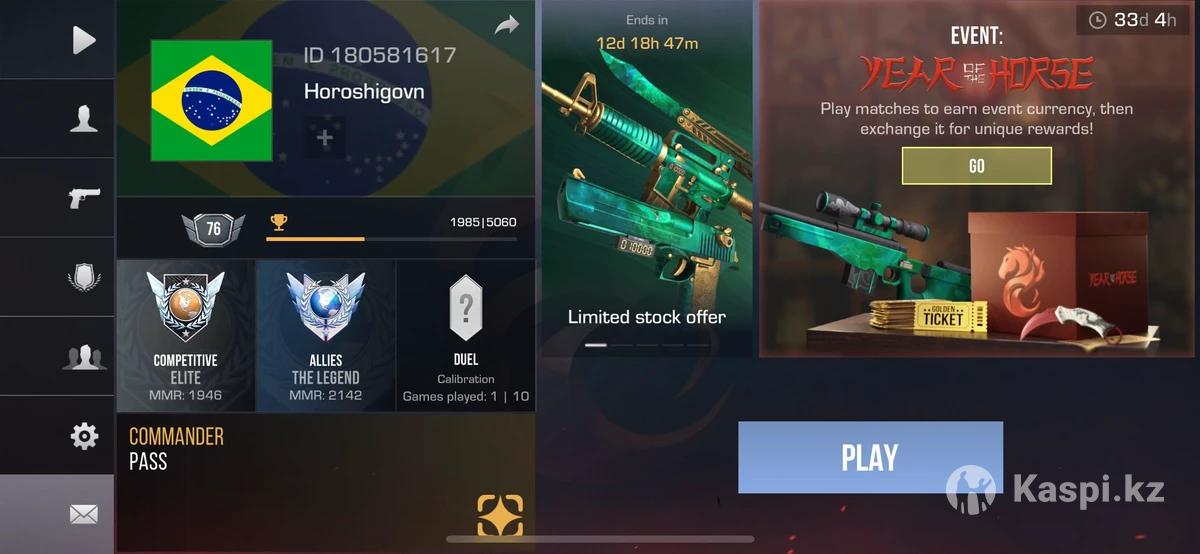The image size is (1200, 554).
Task: Open the profile silhouette sidebar tab
Action: click(84, 119)
